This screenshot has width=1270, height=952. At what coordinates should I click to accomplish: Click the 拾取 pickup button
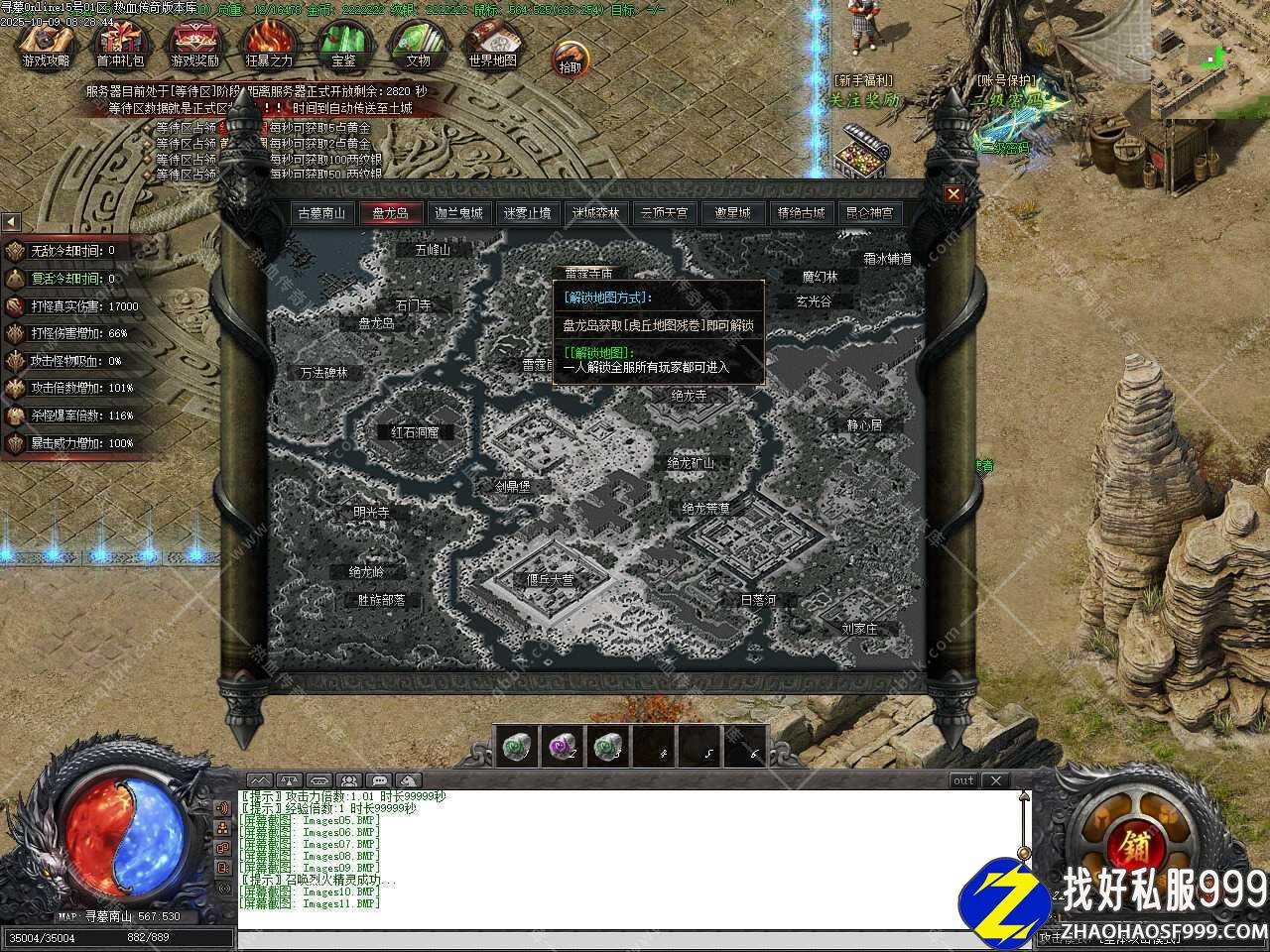[570, 59]
